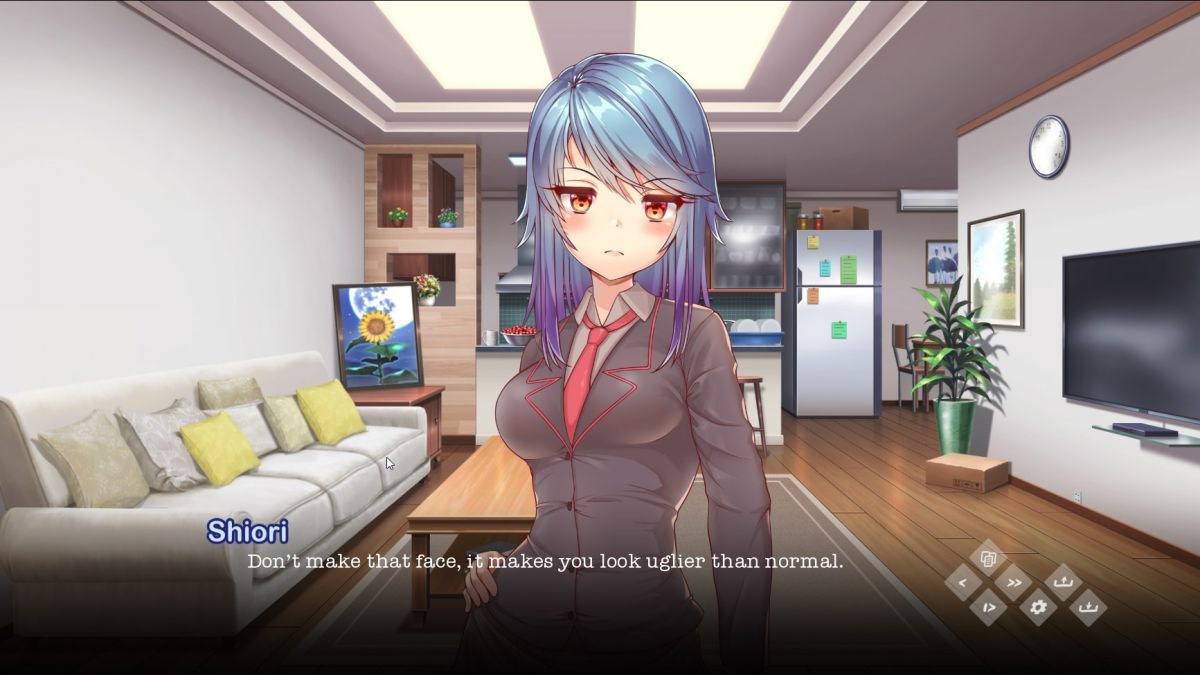
Task: Advance Shiori's dialogue line
Action: 545,561
